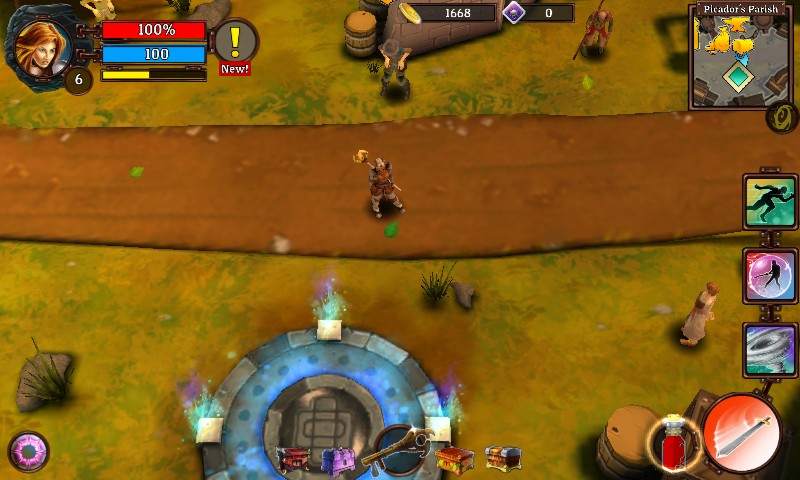Viewport: 800px width, 480px height.
Task: Cast the whirlwind tornado skill
Action: [x=770, y=349]
